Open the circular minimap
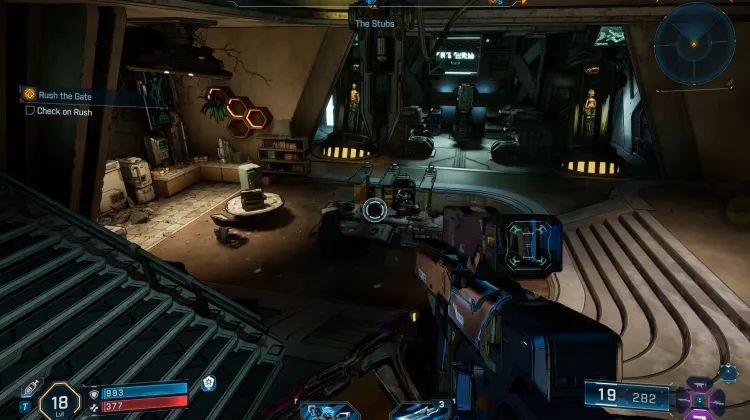Viewport: 750px width, 420px height. [694, 43]
